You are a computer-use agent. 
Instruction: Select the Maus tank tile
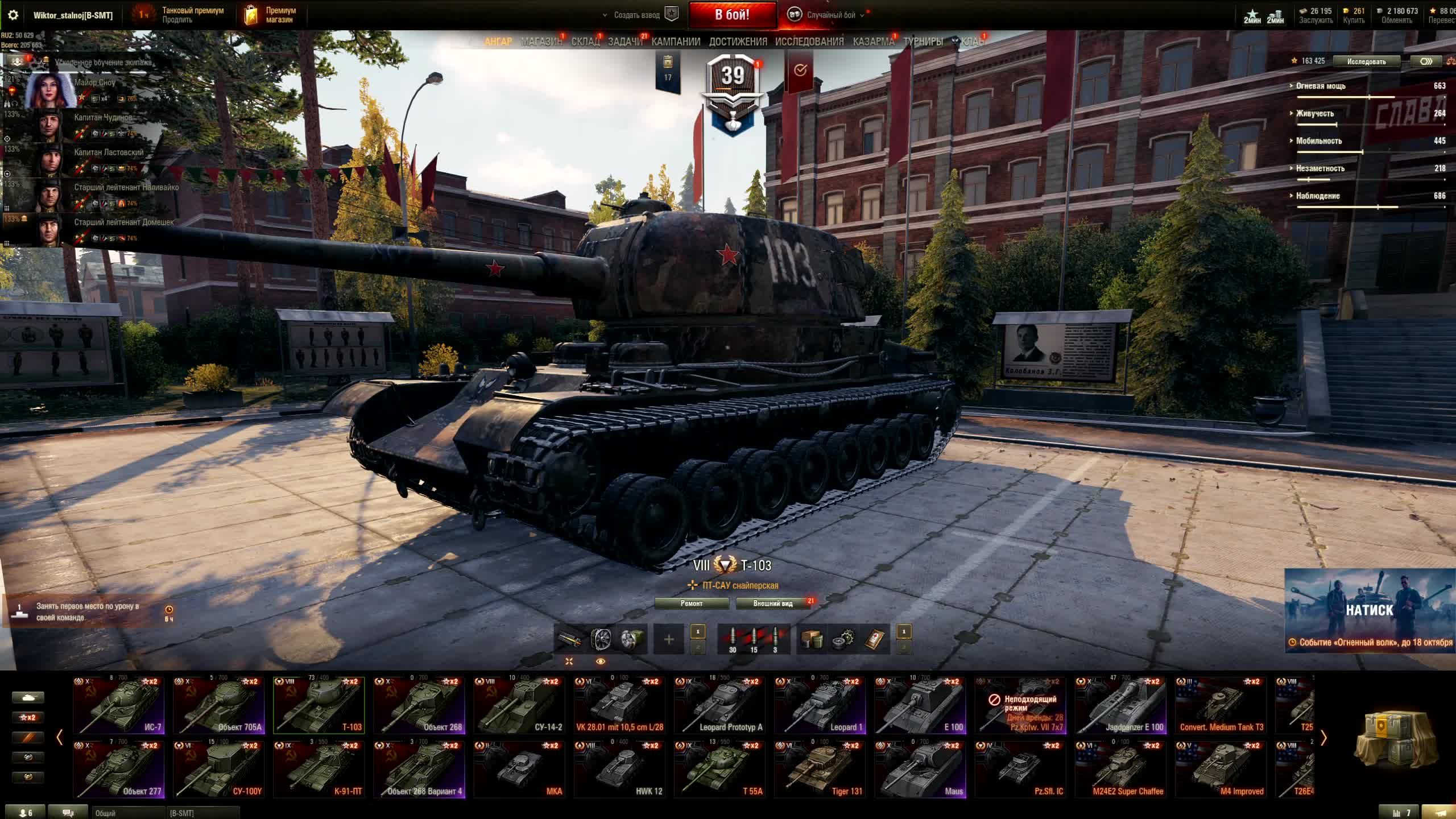pyautogui.click(x=920, y=770)
